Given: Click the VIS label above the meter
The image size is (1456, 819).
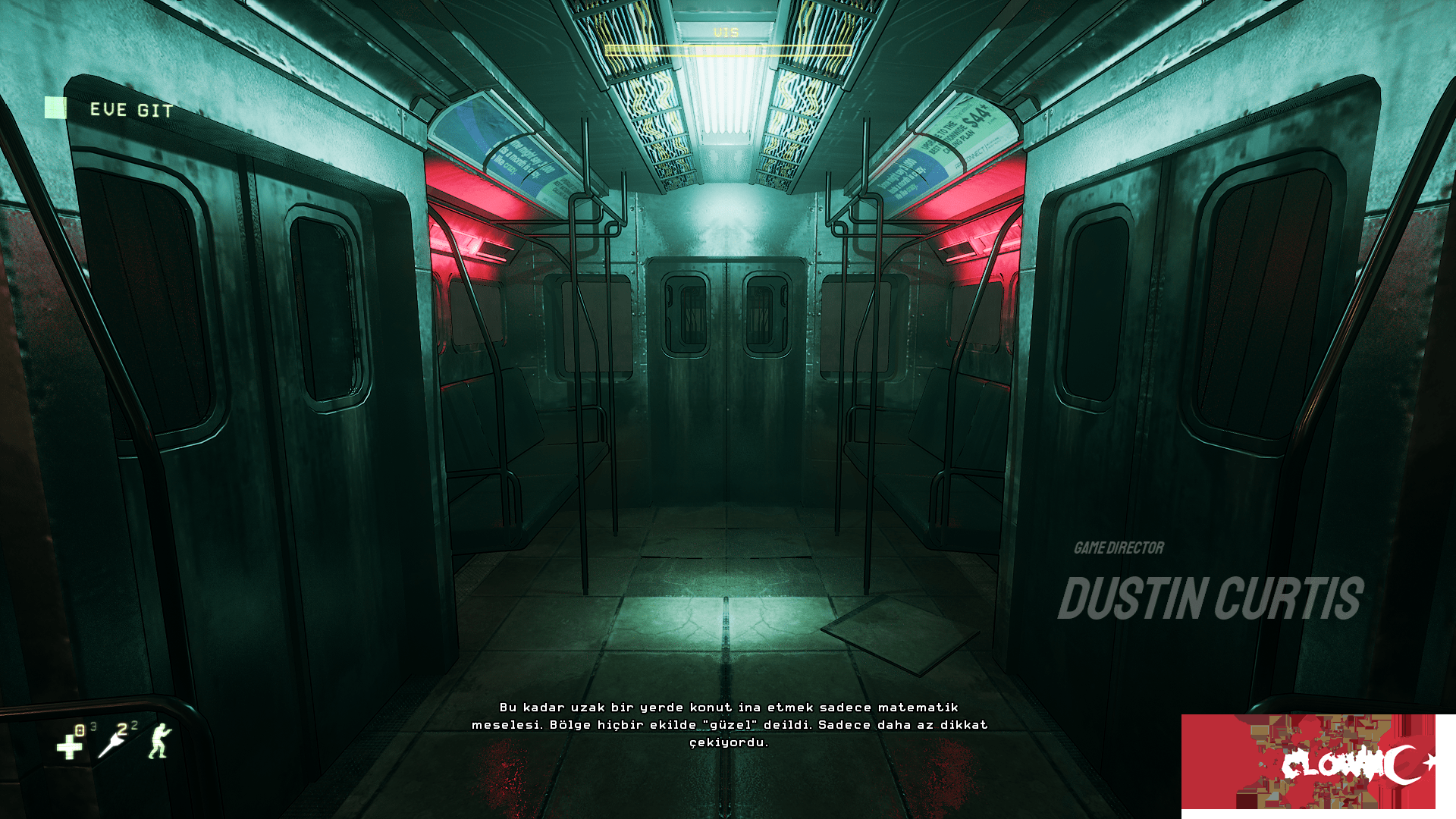Looking at the screenshot, I should (x=725, y=32).
